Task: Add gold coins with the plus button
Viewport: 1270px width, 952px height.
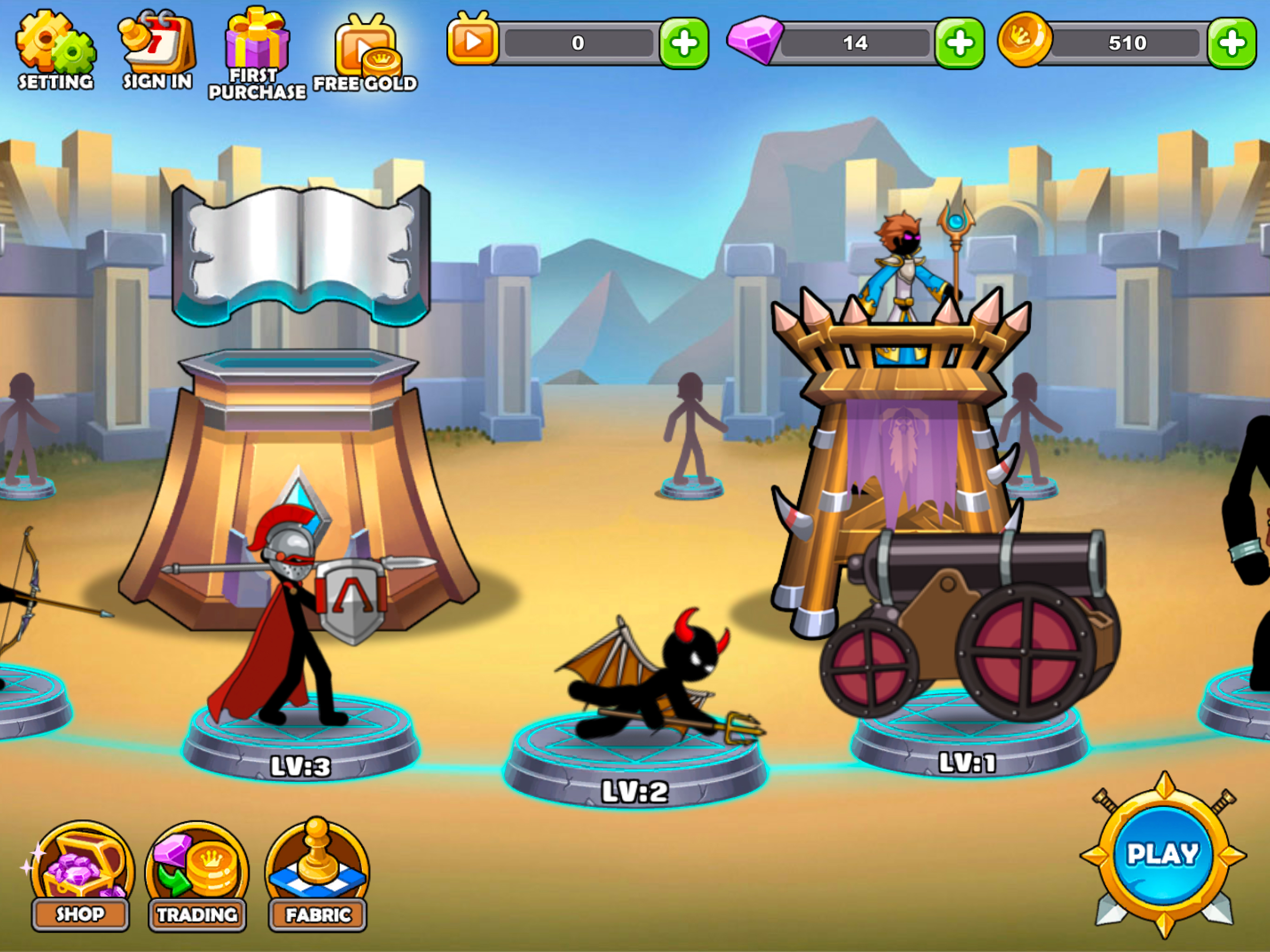Action: (1231, 43)
